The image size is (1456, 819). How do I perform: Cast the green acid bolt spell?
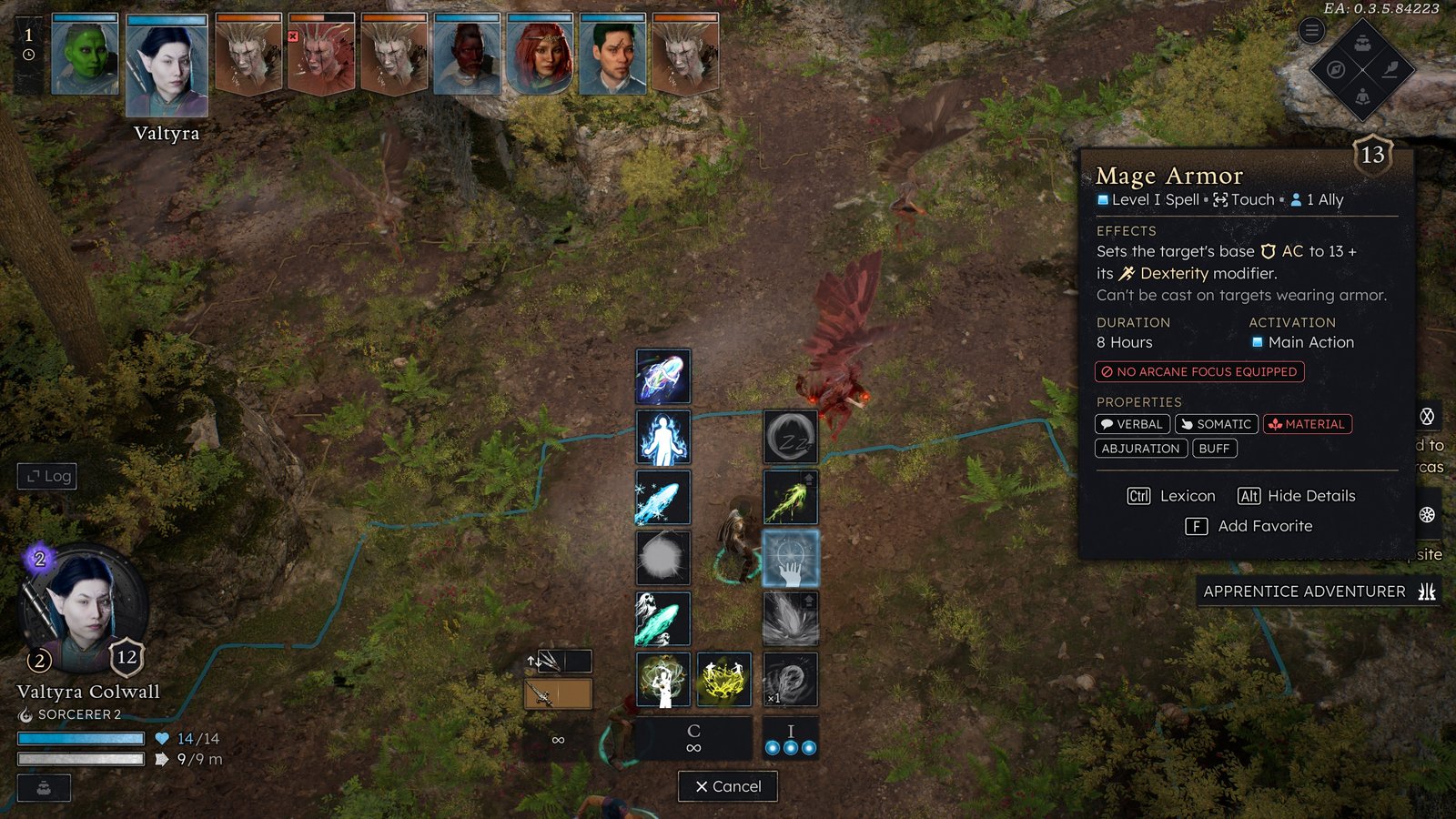point(790,498)
